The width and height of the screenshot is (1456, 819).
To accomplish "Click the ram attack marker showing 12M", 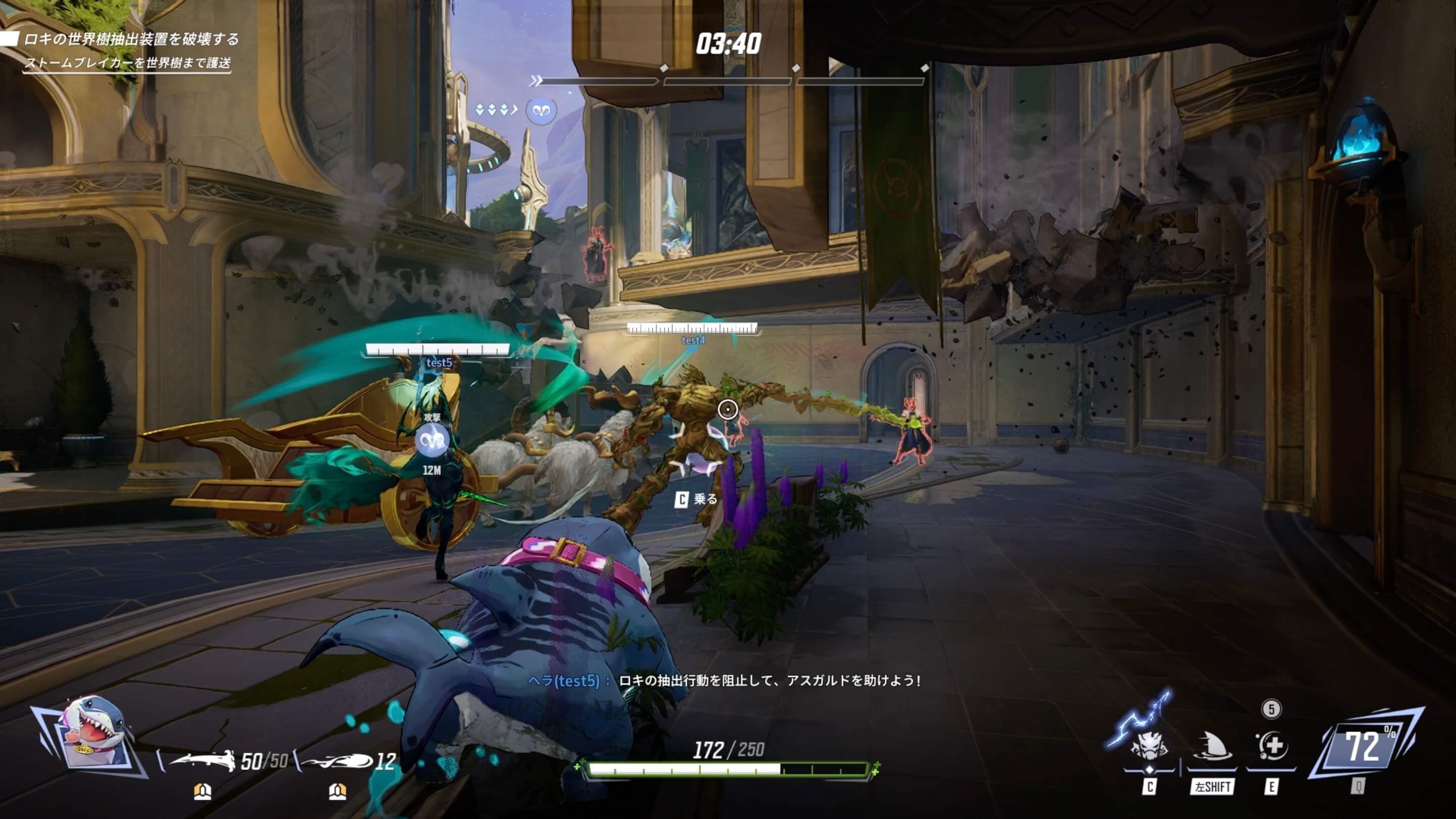I will pos(432,441).
